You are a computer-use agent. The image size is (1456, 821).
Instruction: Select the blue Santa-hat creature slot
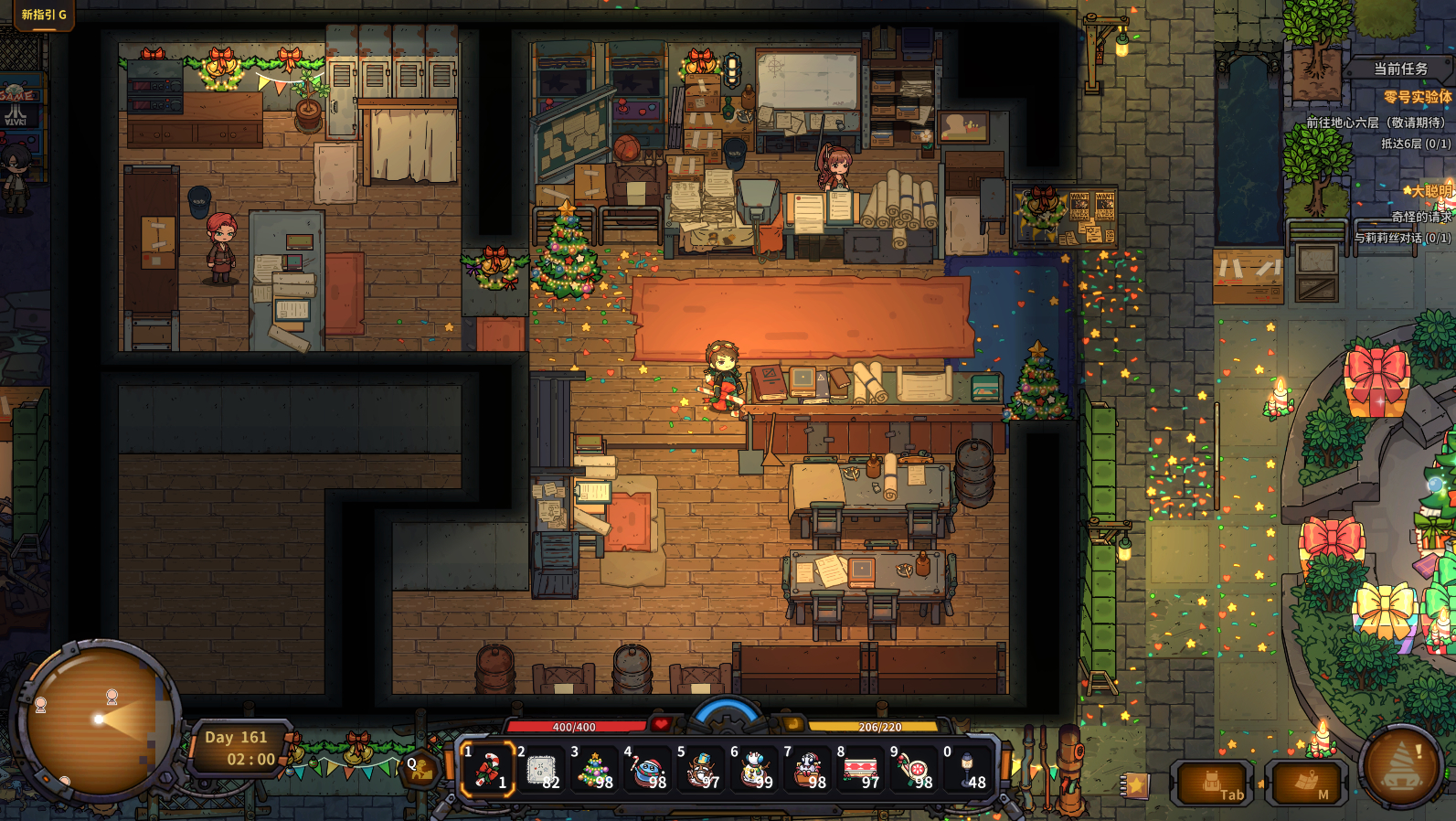[648, 769]
